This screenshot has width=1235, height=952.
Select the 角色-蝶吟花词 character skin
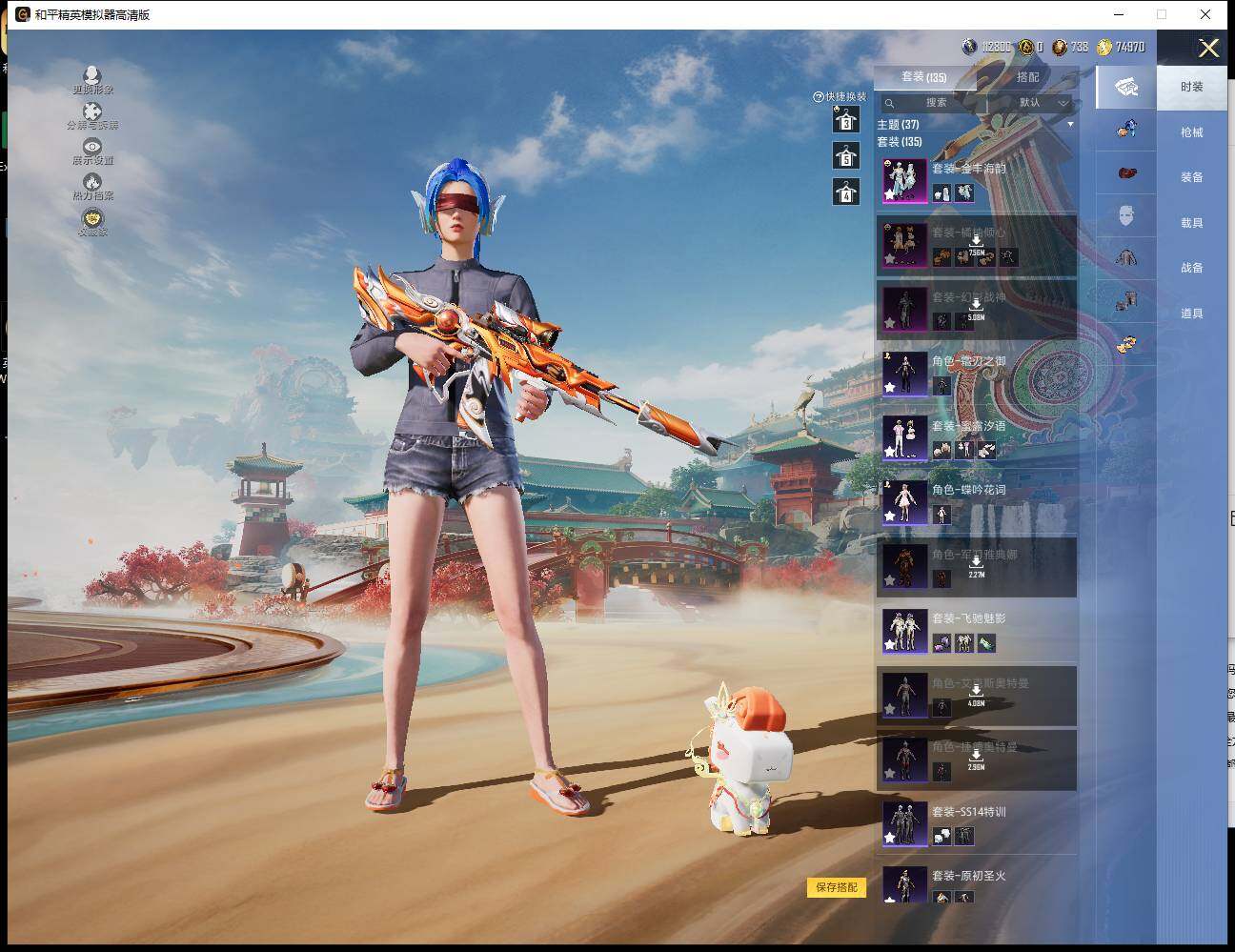tap(976, 502)
